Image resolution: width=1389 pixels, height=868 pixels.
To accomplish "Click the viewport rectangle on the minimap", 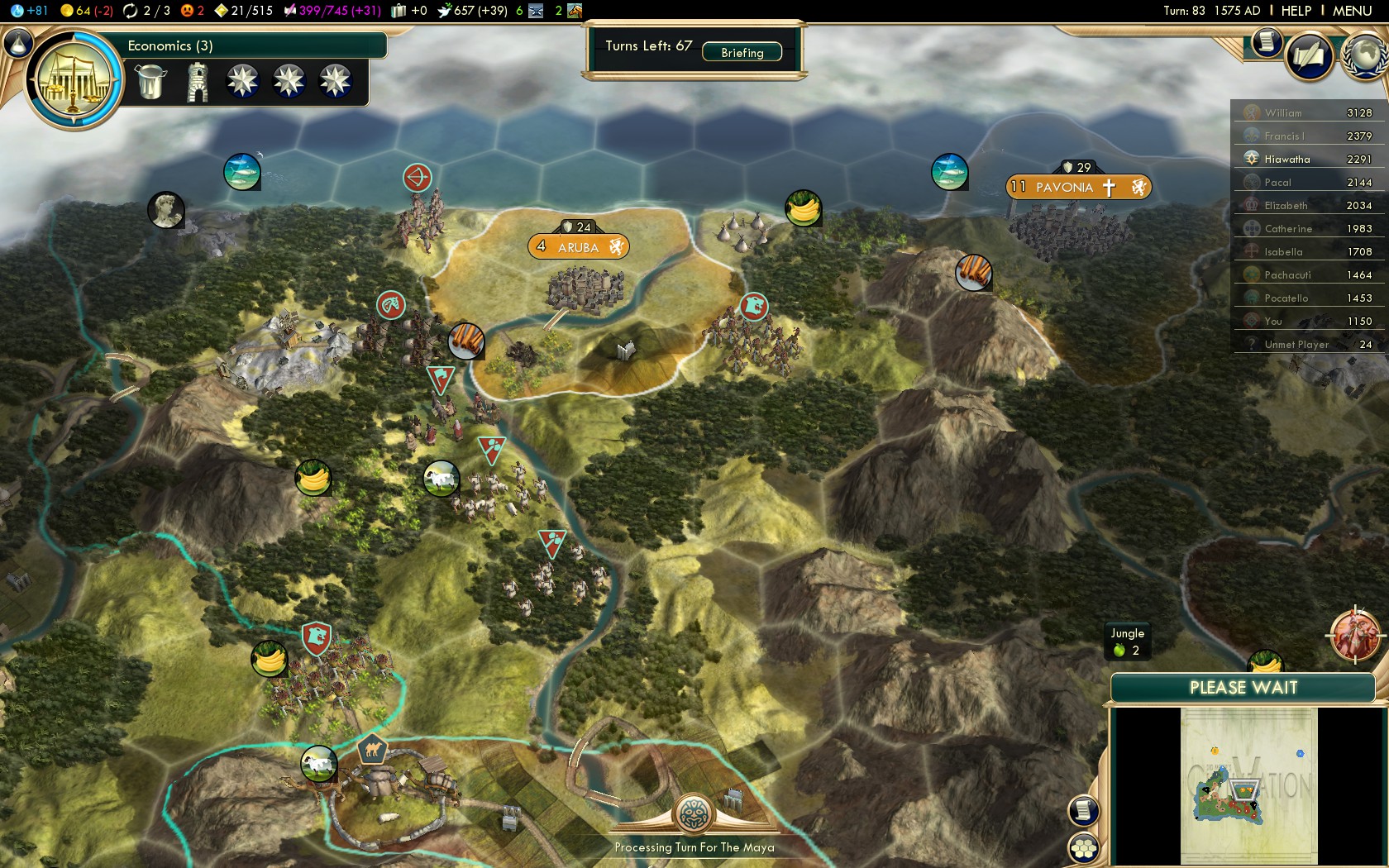I will pos(1244,789).
